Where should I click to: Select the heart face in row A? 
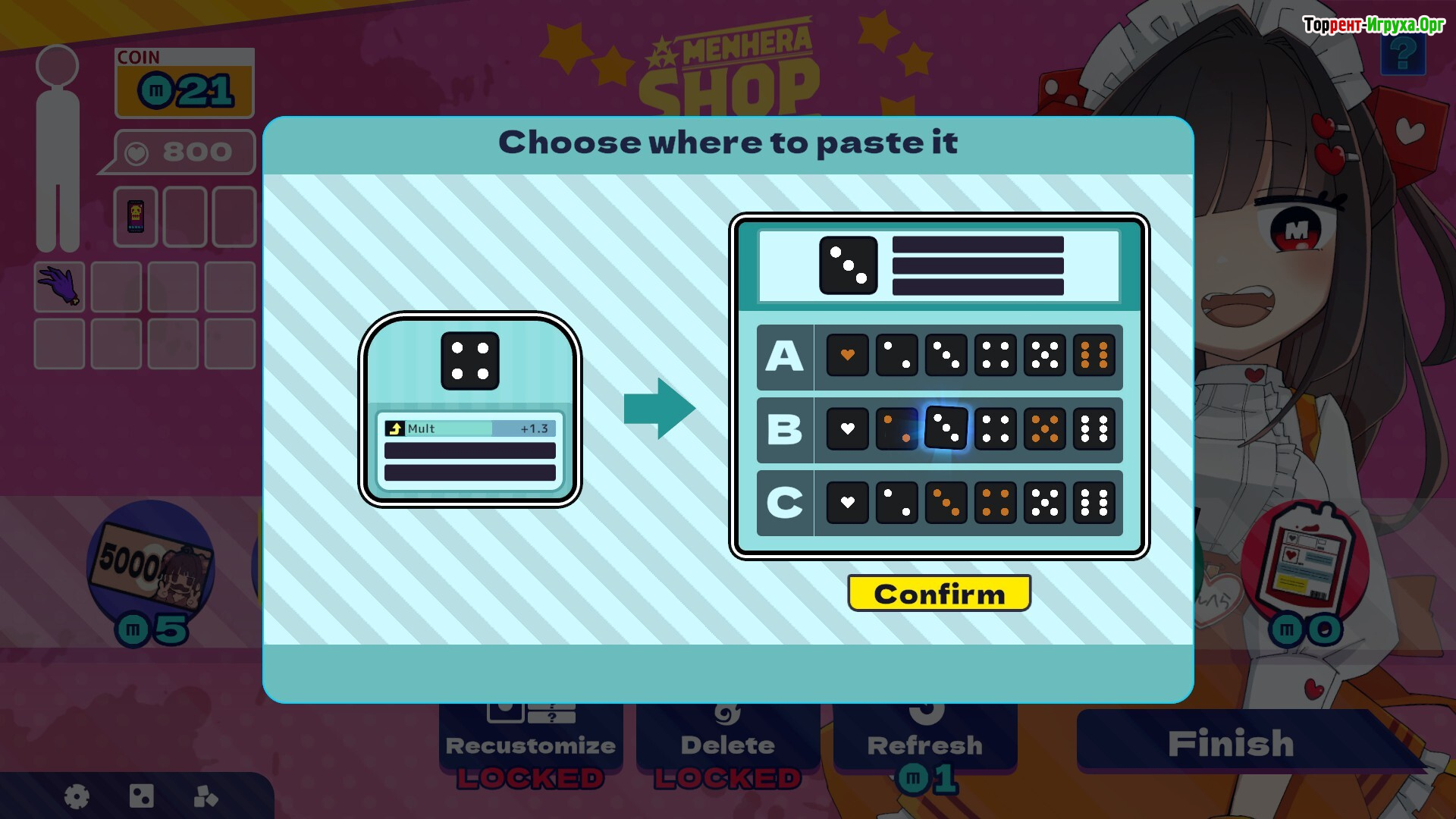847,355
